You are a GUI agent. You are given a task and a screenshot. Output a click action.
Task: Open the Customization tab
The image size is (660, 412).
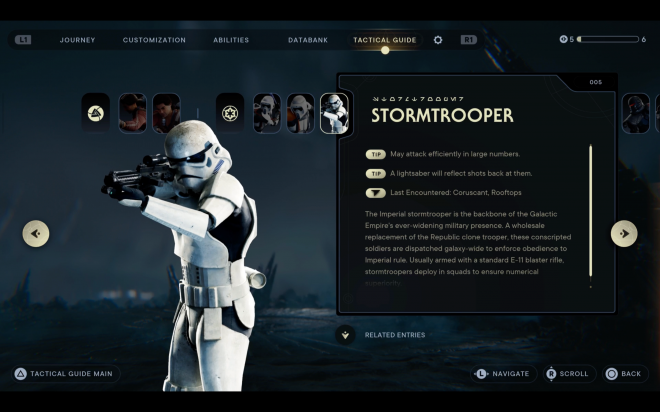click(154, 40)
